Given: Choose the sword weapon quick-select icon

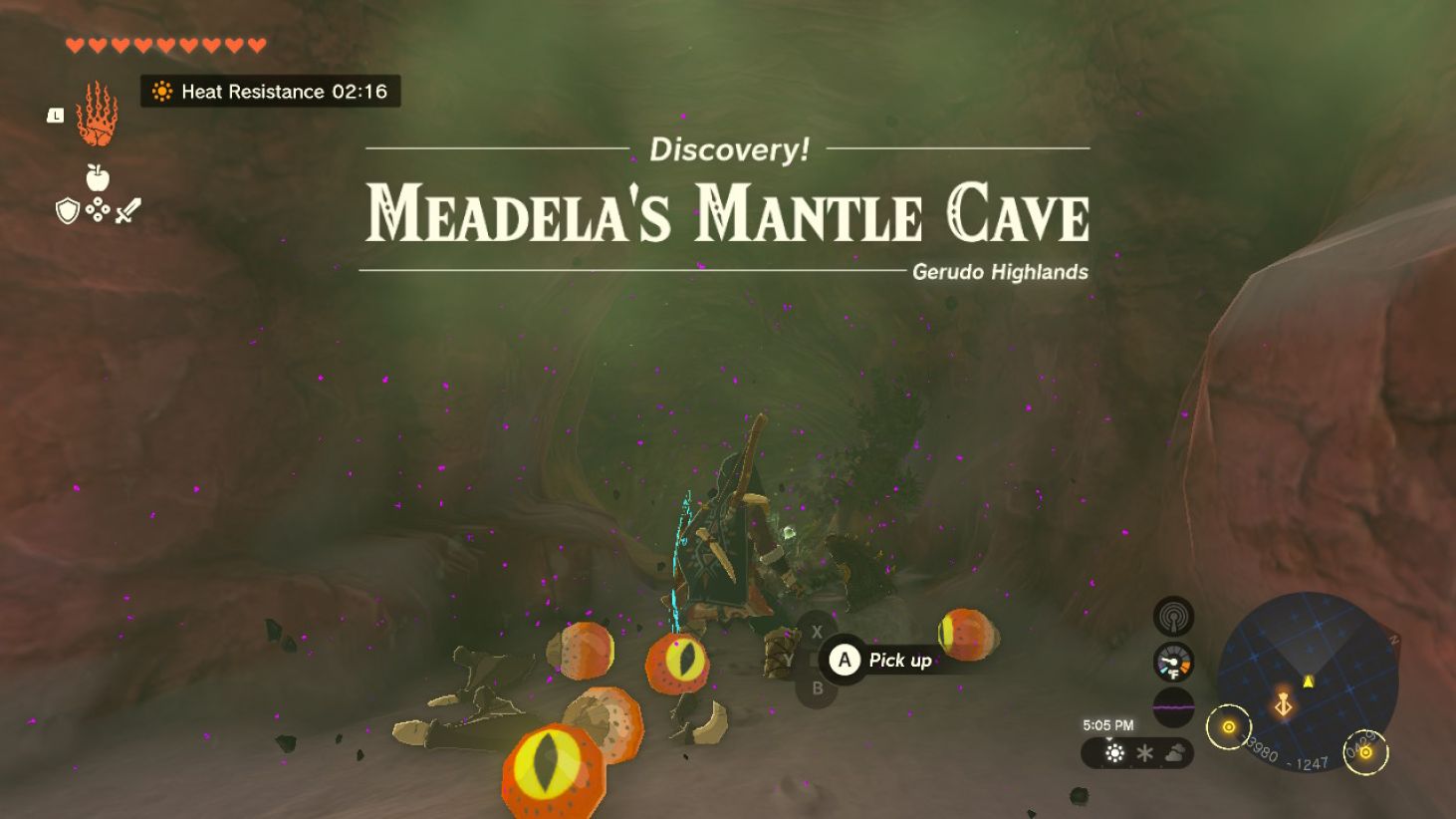Looking at the screenshot, I should click(128, 210).
